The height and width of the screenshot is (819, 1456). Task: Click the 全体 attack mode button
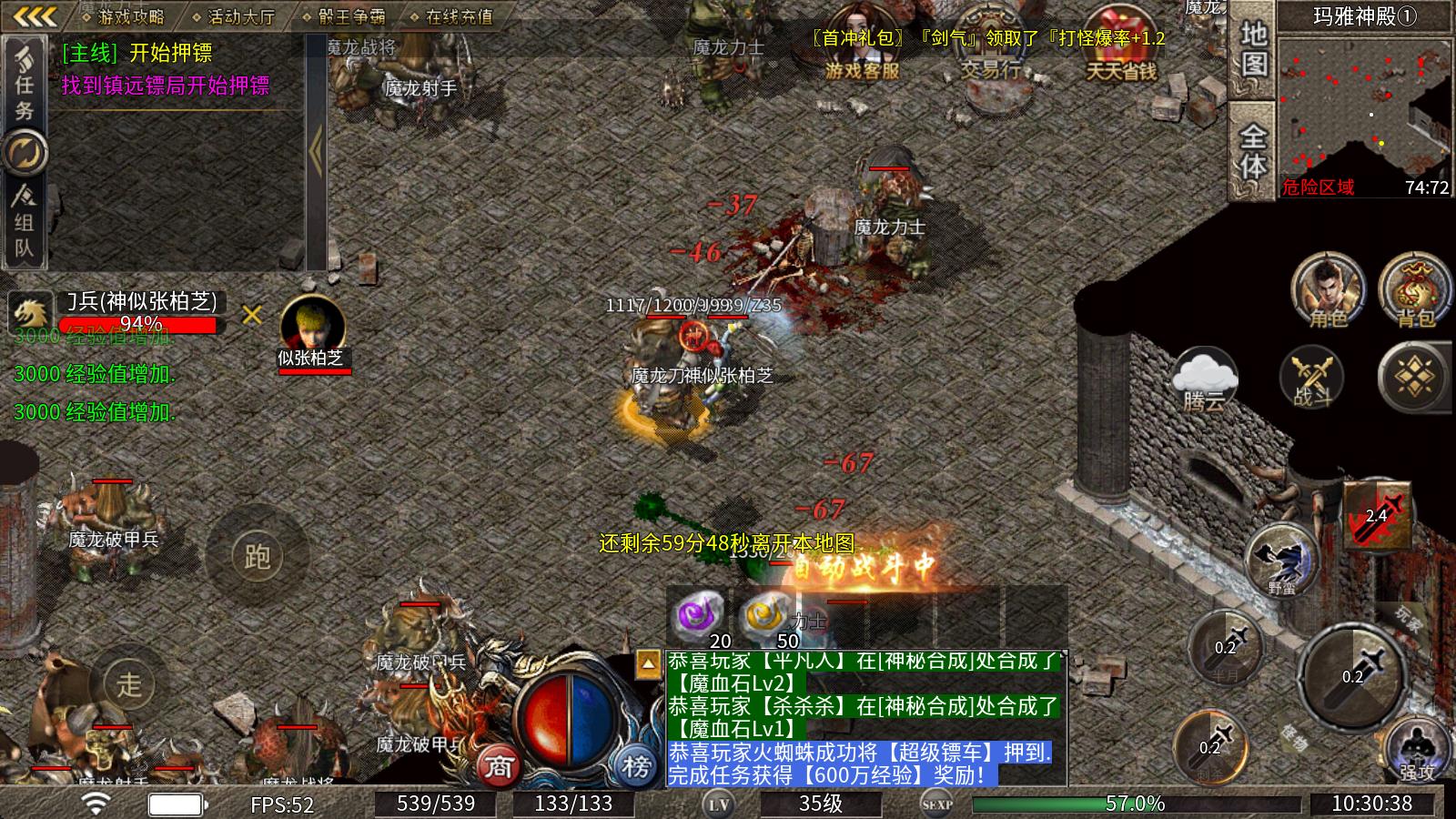(1253, 150)
